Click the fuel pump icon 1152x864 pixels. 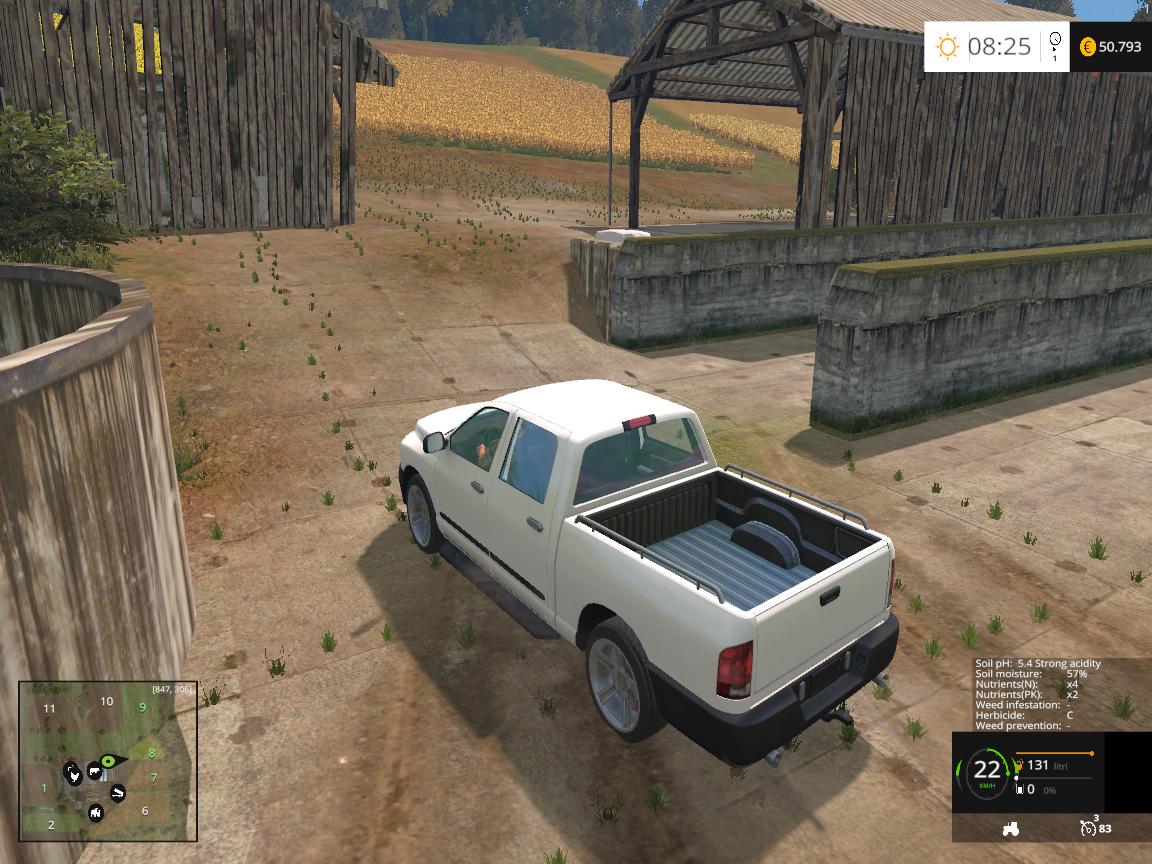click(1018, 766)
